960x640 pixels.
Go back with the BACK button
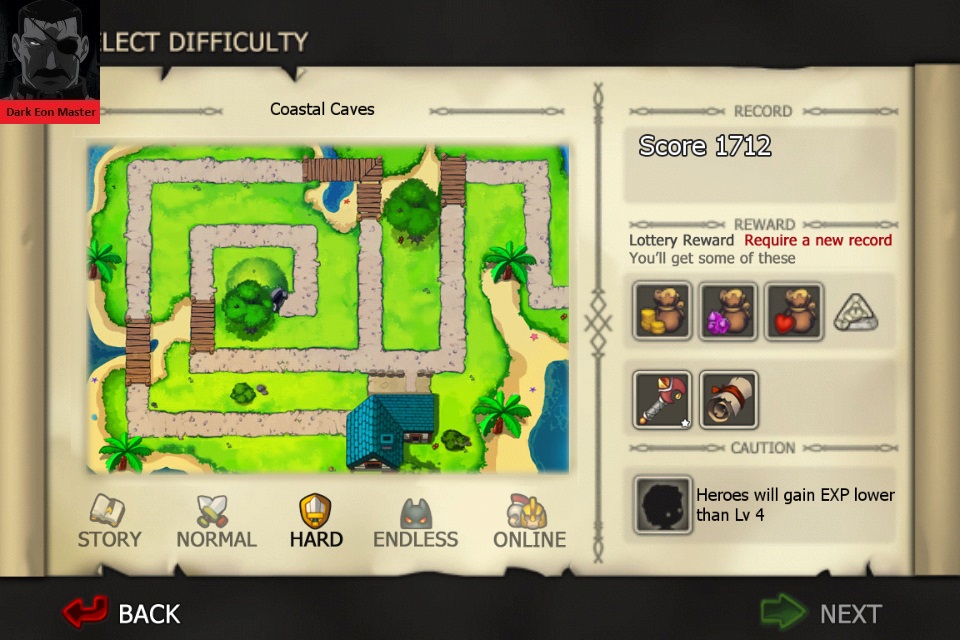[122, 612]
